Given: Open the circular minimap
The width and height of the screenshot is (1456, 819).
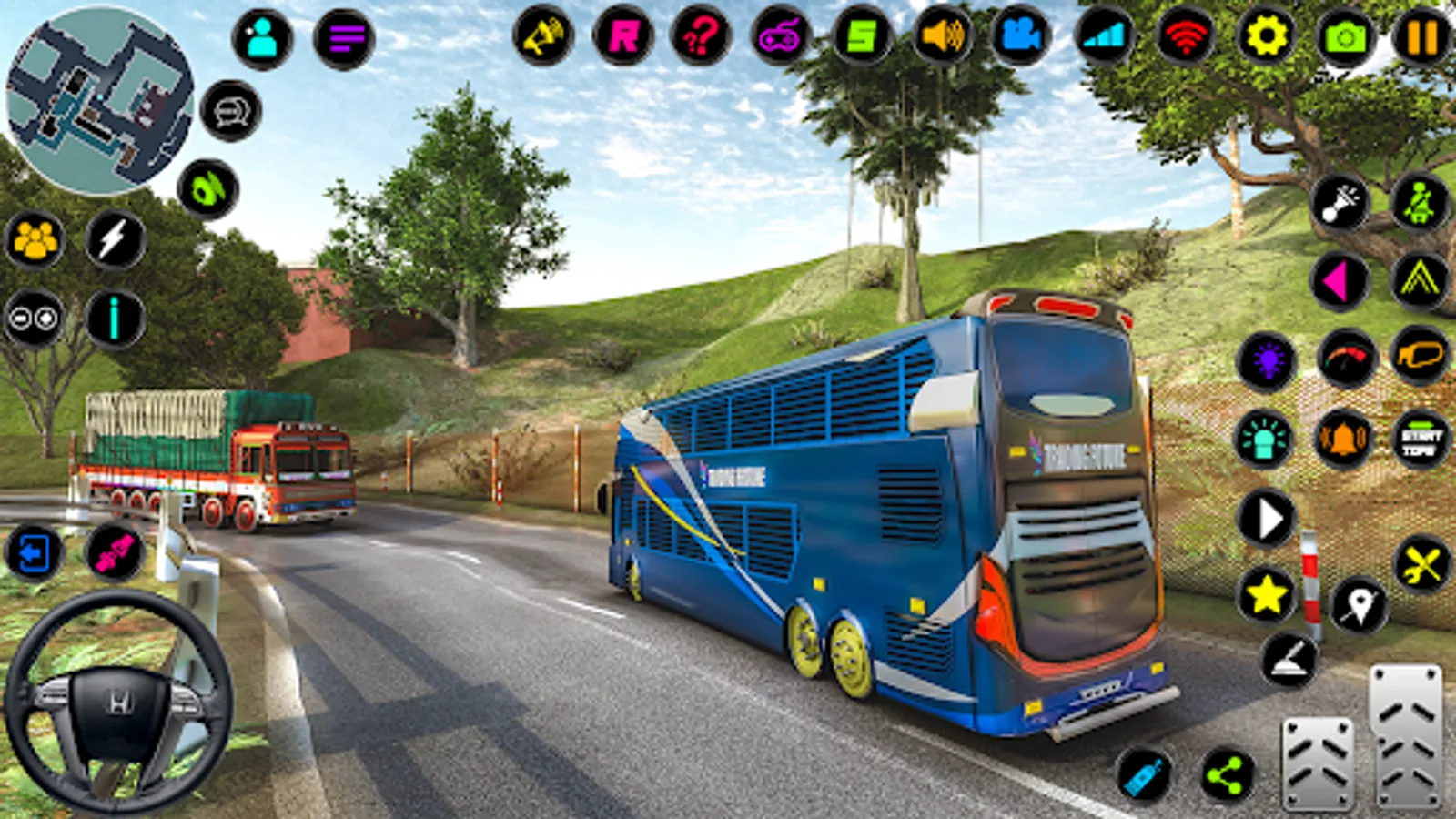Looking at the screenshot, I should 98,100.
